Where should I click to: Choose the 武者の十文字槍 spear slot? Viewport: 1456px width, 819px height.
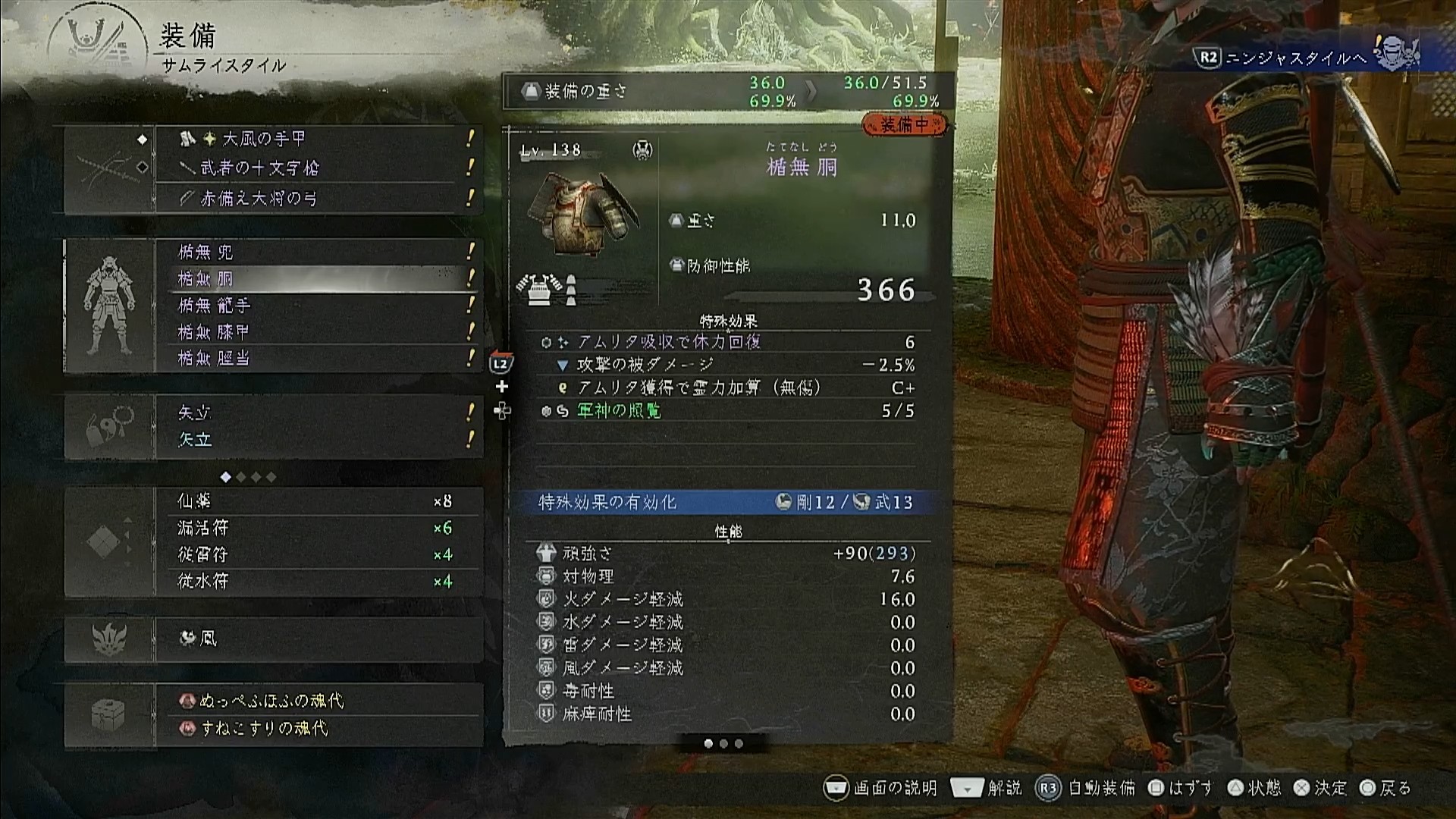point(317,168)
